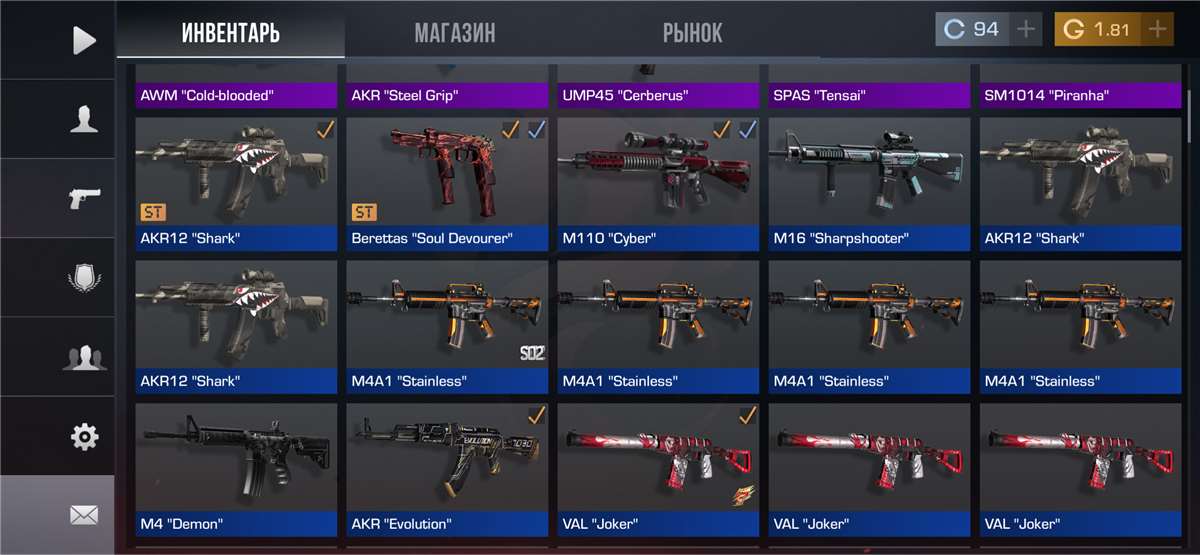Switch to the Магазин tab

point(454,32)
